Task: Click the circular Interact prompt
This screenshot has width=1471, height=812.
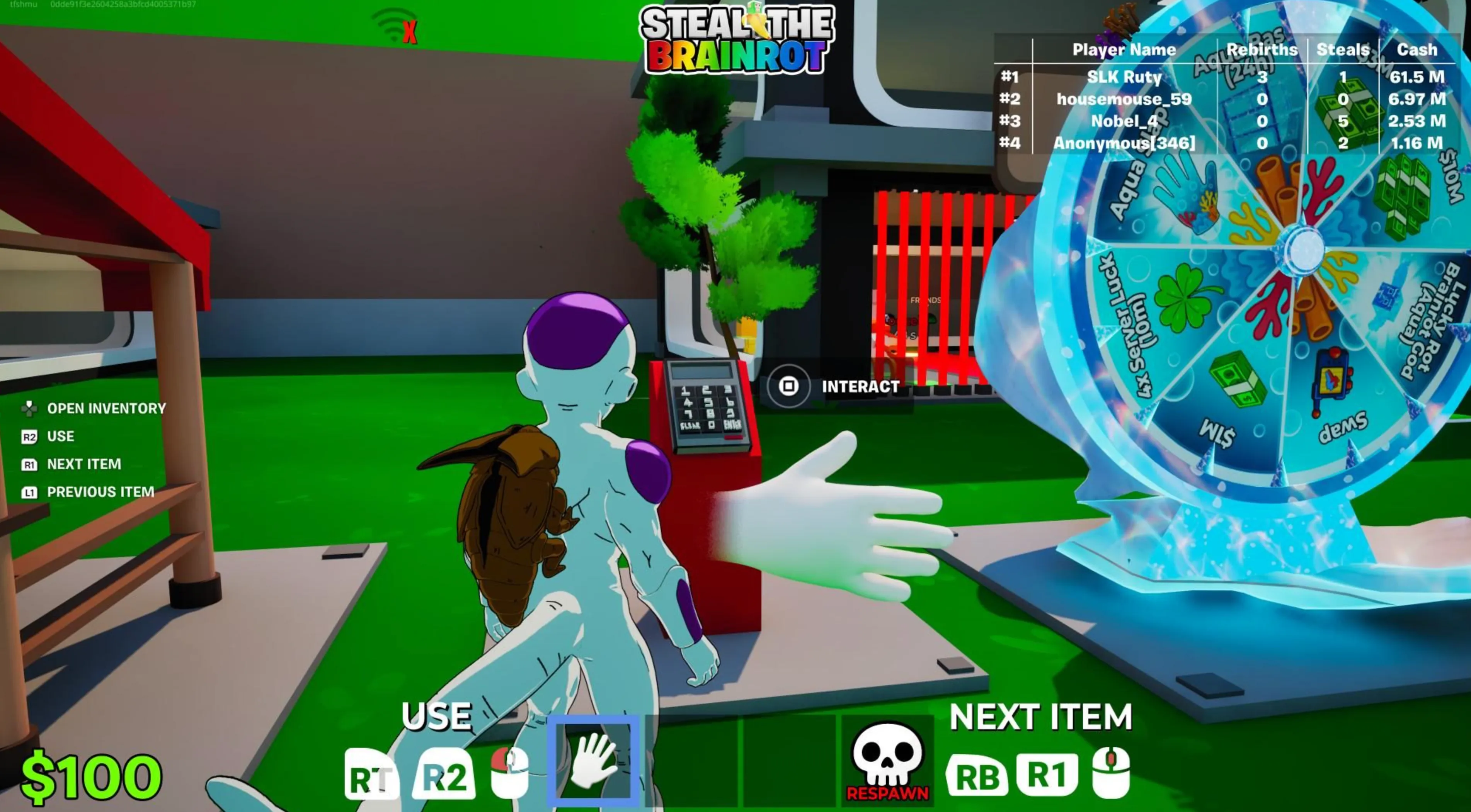Action: point(788,386)
